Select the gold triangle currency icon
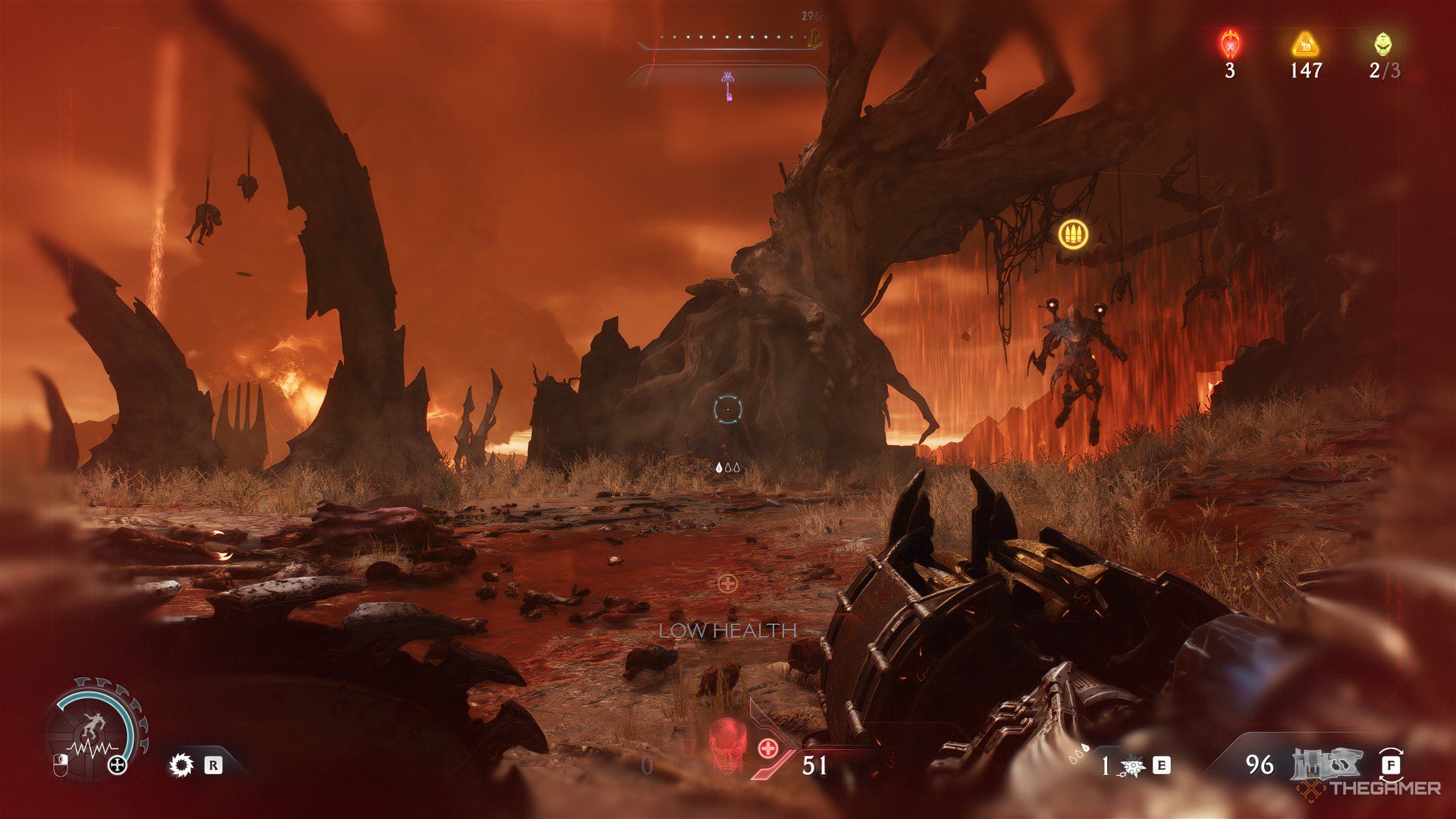 [x=1306, y=44]
